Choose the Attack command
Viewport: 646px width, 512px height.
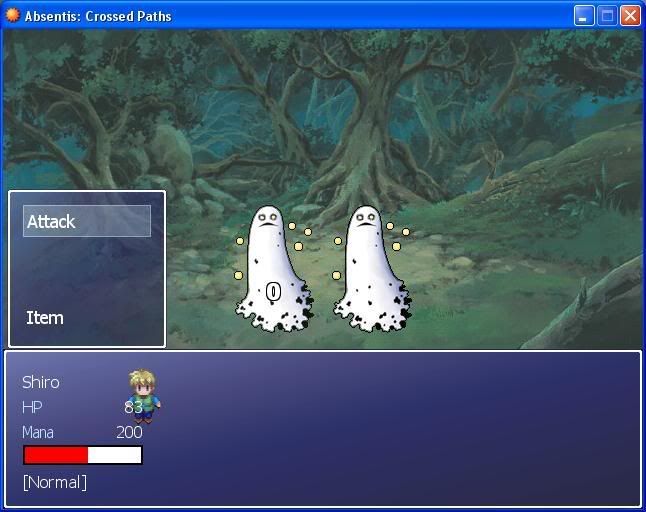click(86, 221)
